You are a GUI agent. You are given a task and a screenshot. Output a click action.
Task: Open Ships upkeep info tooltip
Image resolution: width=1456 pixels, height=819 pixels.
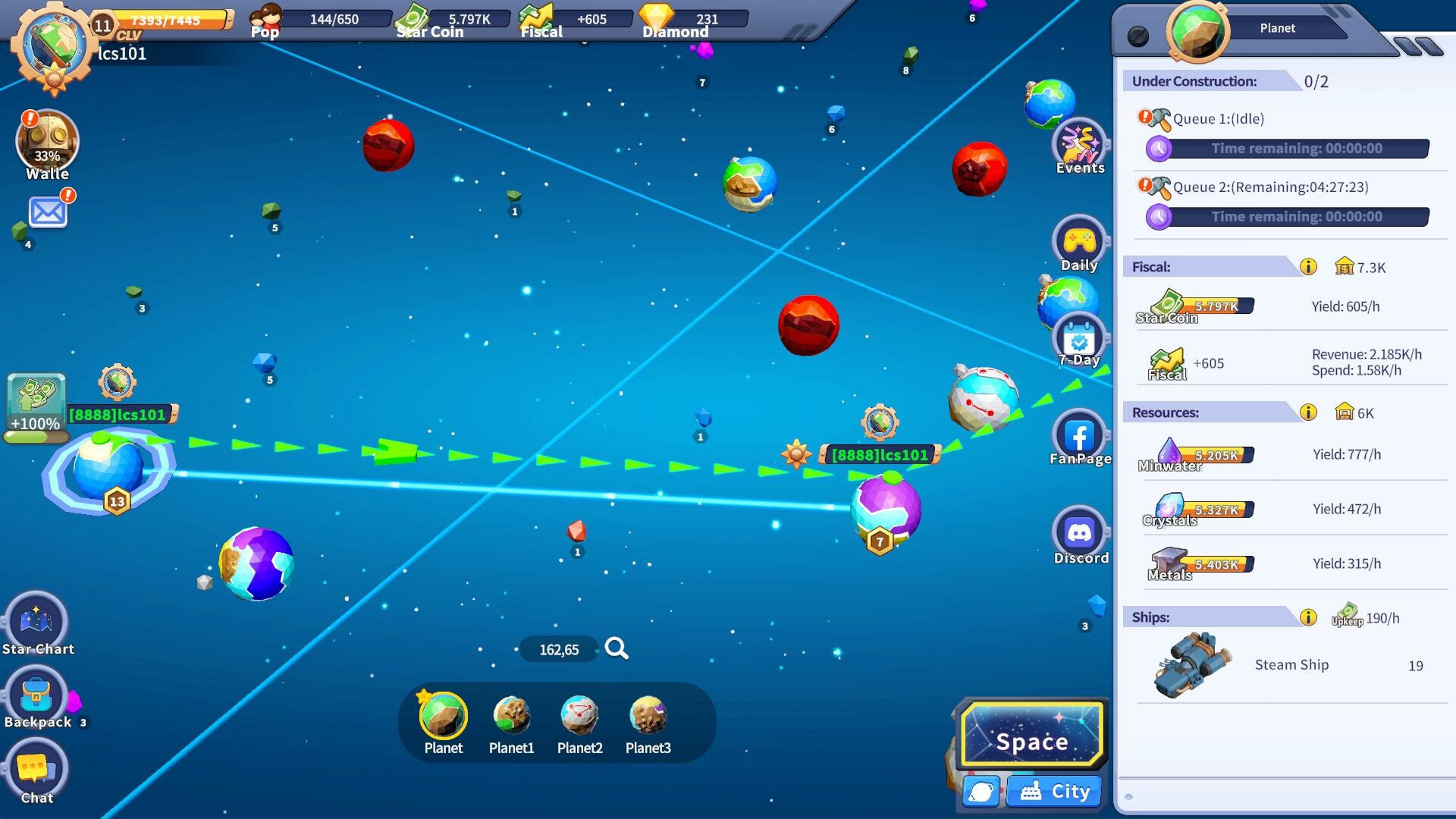(x=1307, y=617)
